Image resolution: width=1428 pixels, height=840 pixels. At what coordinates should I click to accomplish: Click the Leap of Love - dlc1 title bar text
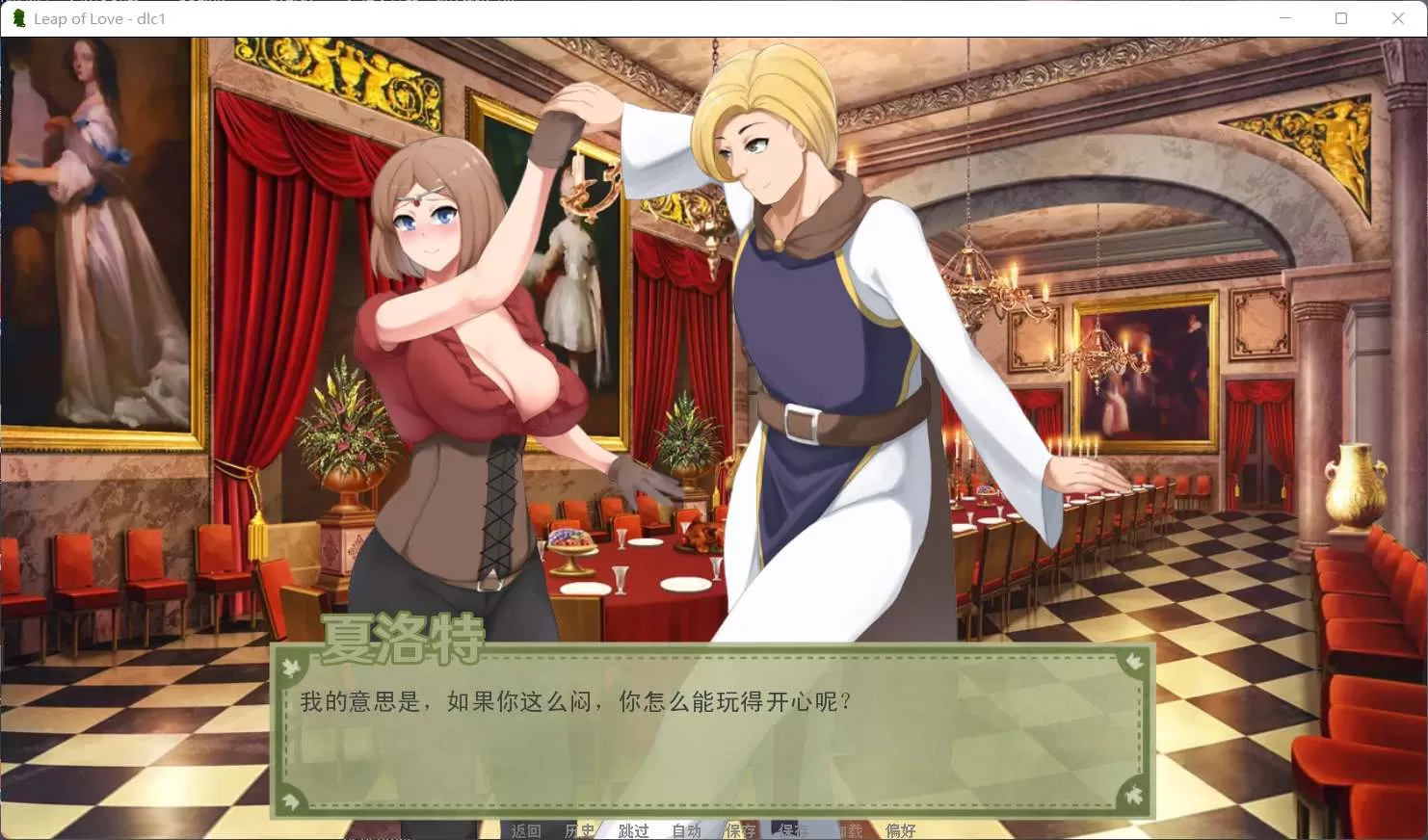tap(99, 18)
